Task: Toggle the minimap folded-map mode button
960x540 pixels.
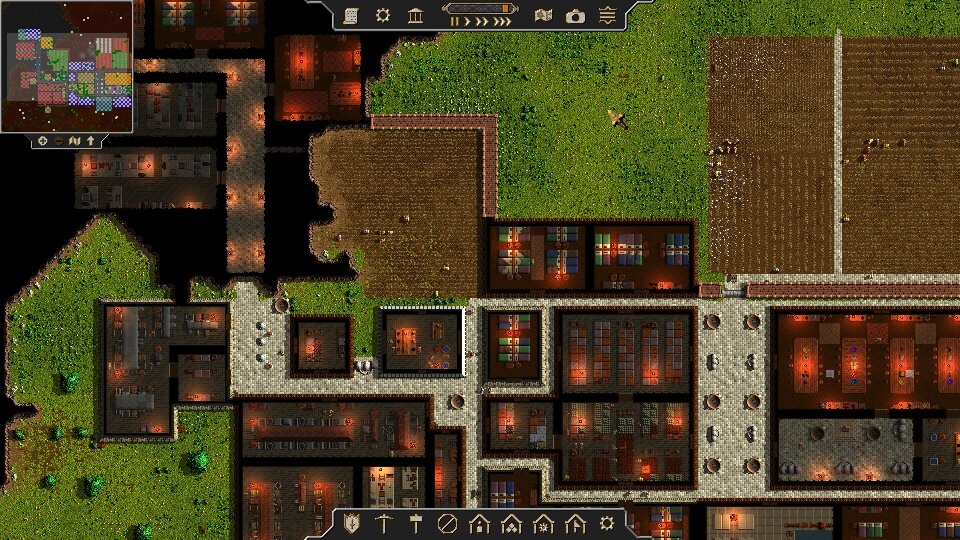Action: (x=75, y=141)
